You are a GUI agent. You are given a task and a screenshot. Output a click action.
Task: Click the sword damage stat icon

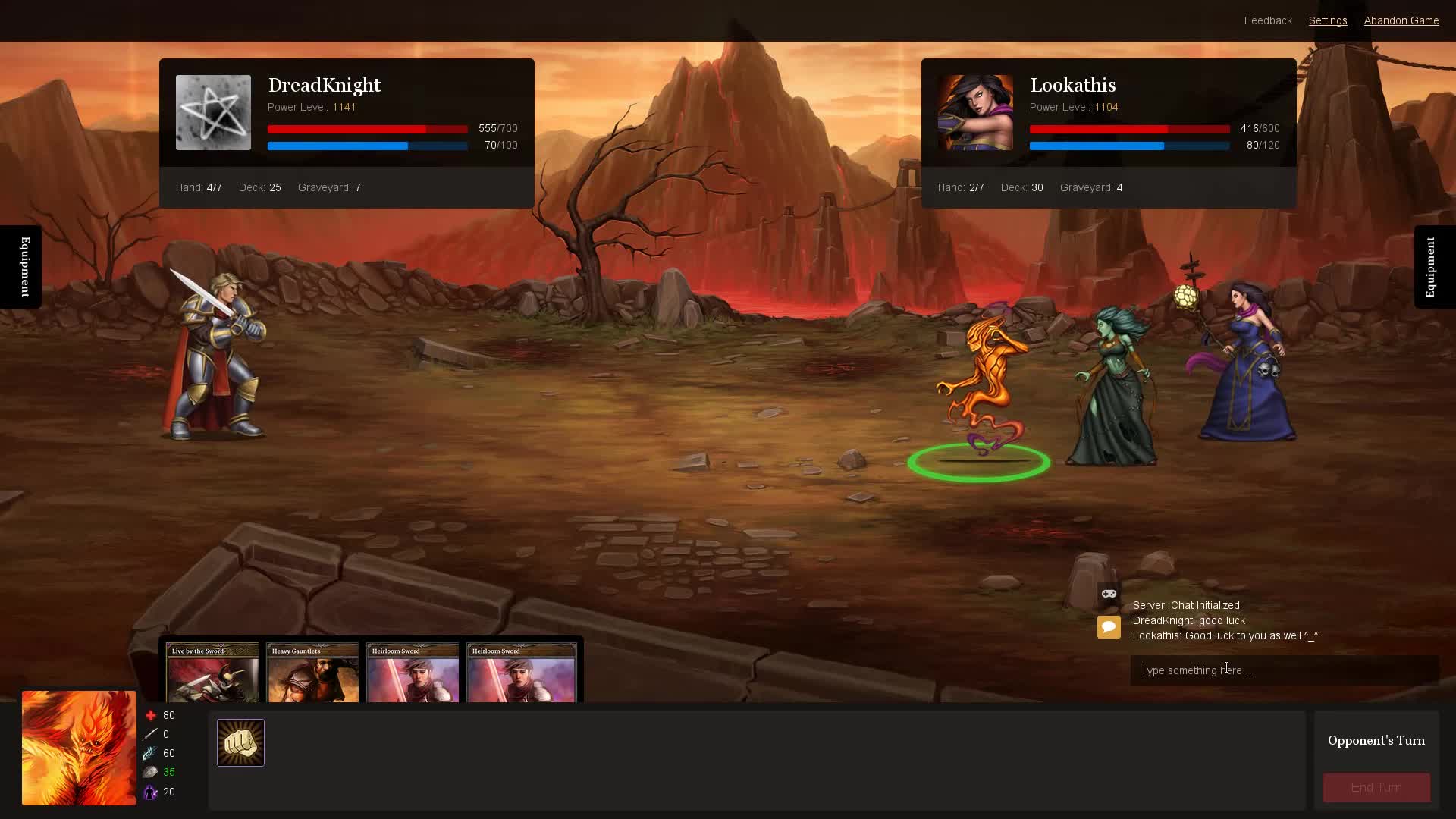(x=151, y=734)
